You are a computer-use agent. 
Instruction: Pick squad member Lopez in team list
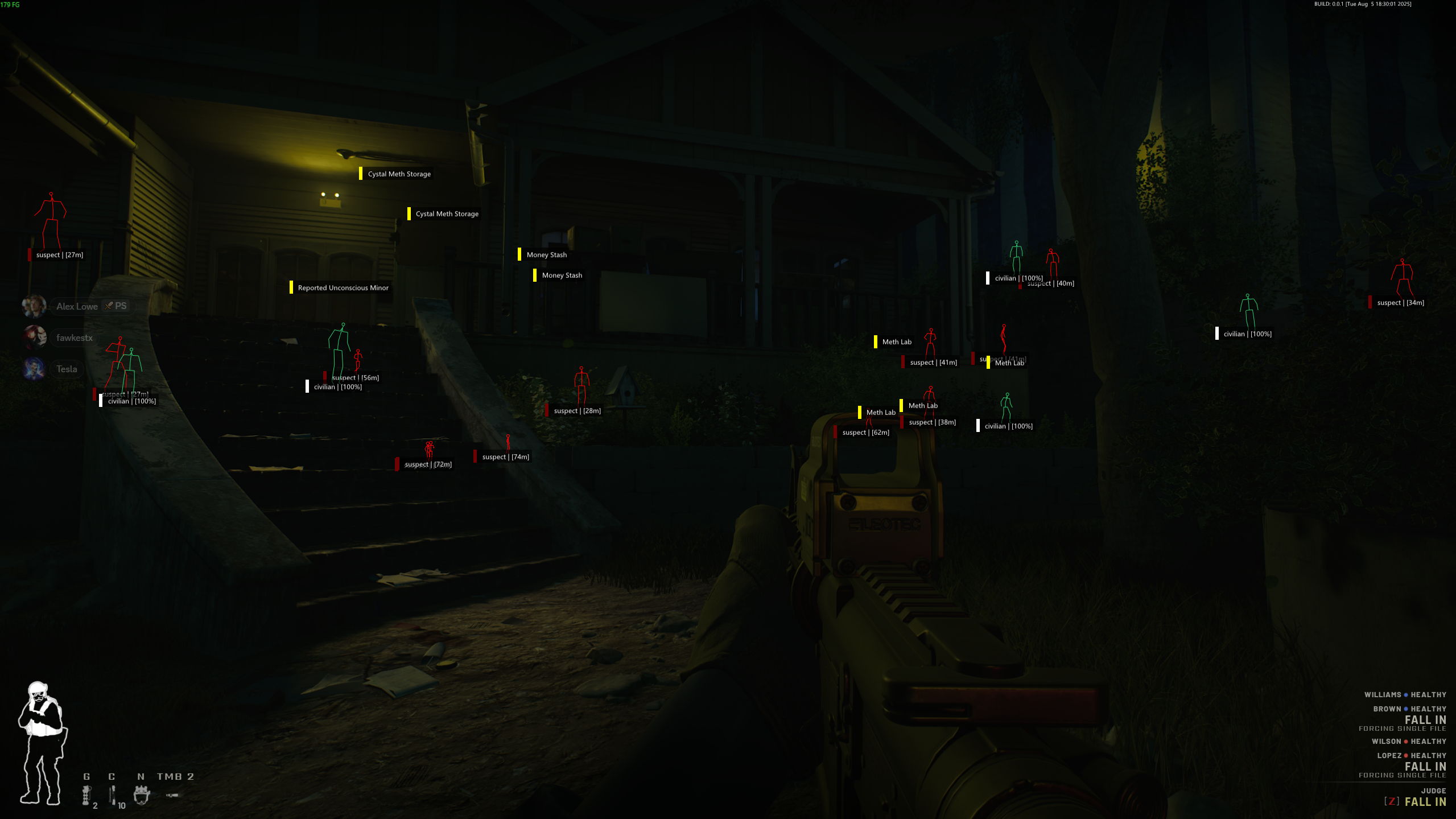point(1389,755)
